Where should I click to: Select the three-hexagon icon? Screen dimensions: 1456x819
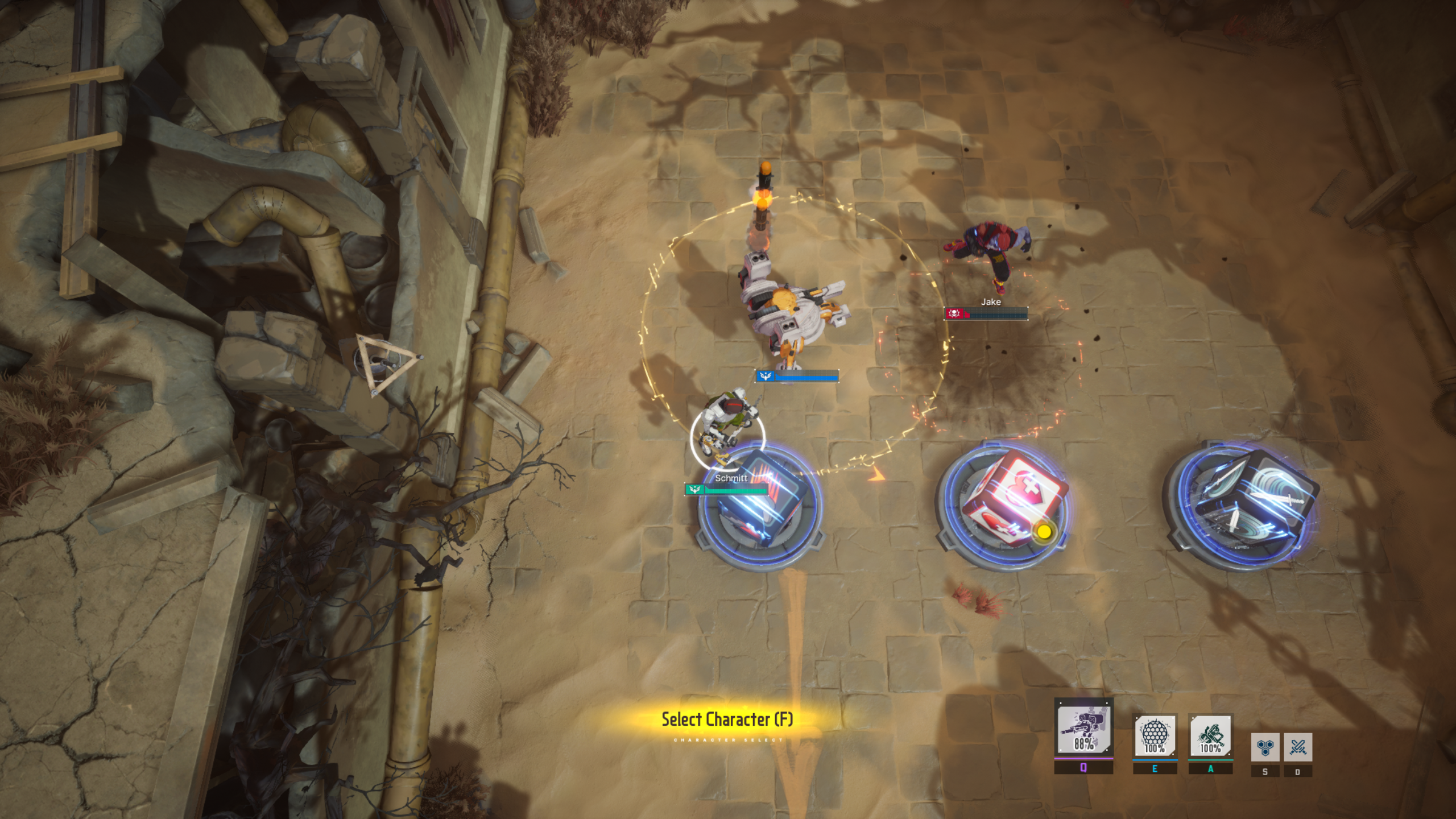coord(1265,747)
